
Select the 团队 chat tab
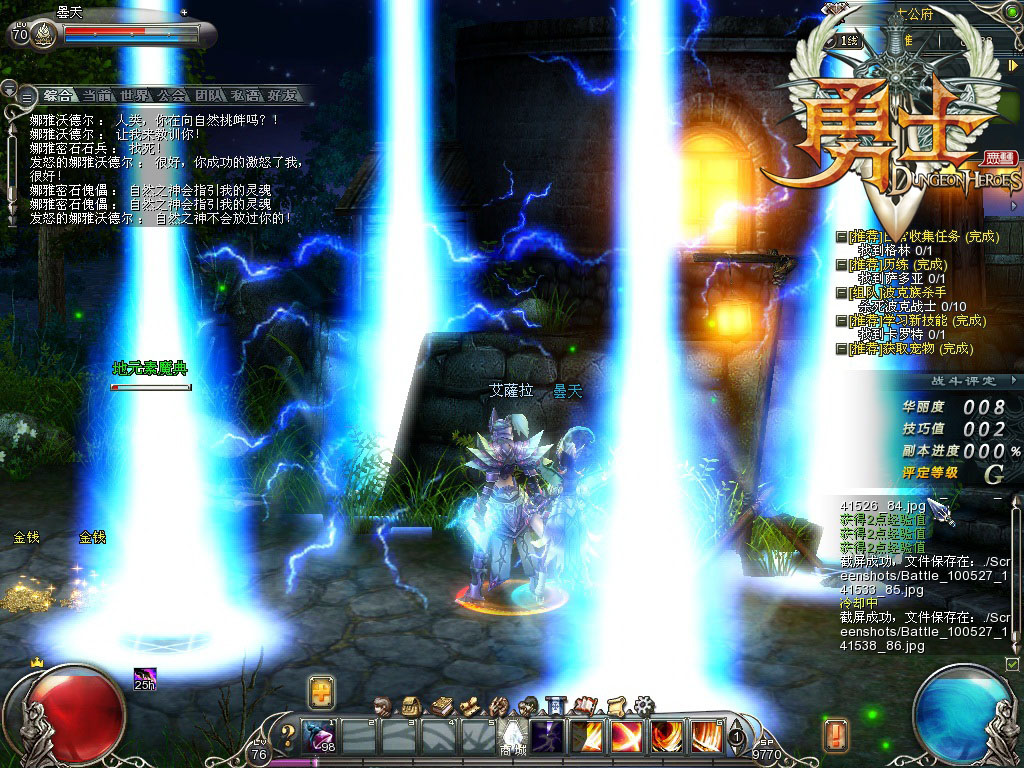point(209,96)
